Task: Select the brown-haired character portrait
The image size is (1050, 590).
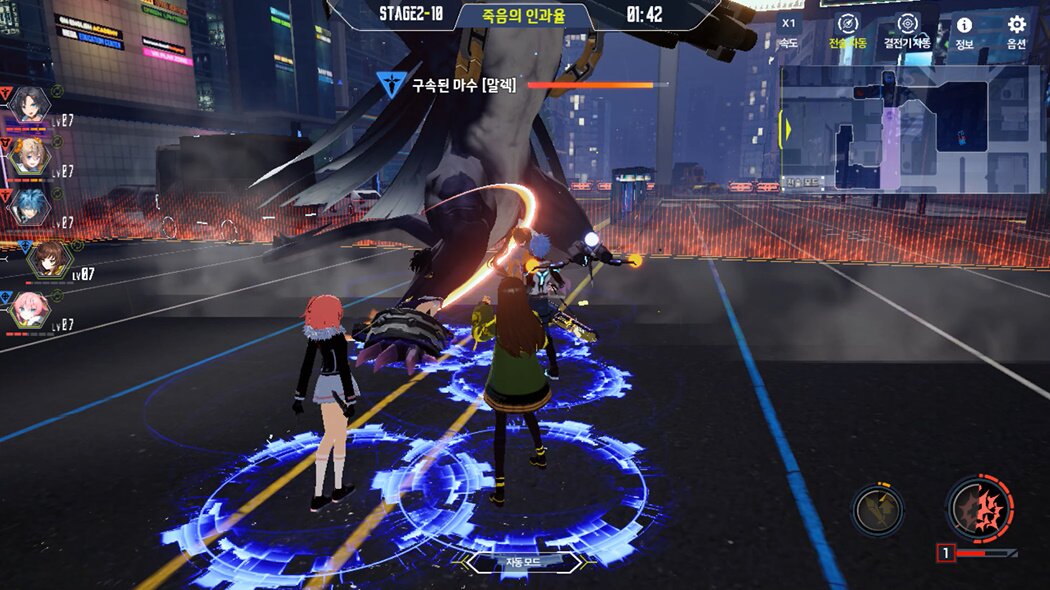Action: click(x=47, y=259)
